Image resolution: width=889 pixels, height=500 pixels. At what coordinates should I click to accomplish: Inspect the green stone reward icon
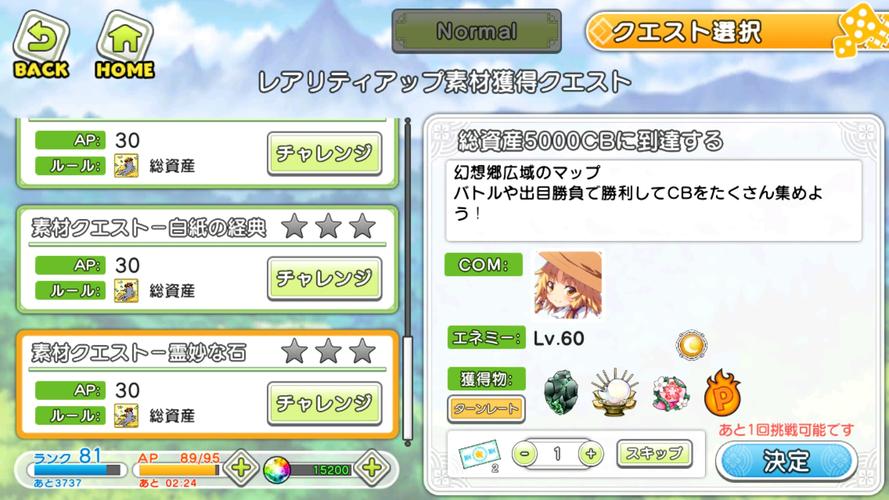tap(562, 392)
